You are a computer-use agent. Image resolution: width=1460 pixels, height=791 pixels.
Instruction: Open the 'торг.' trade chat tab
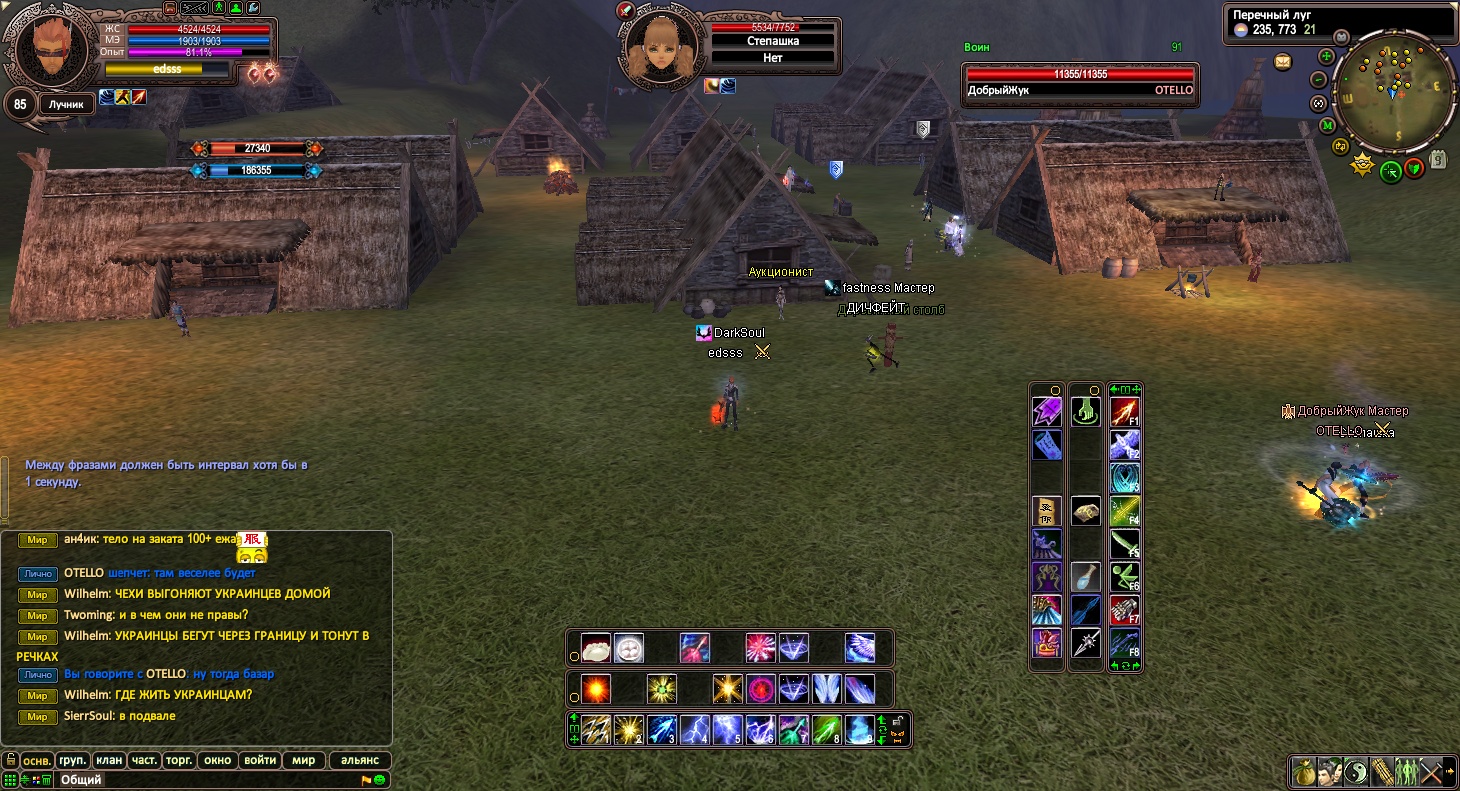point(179,760)
